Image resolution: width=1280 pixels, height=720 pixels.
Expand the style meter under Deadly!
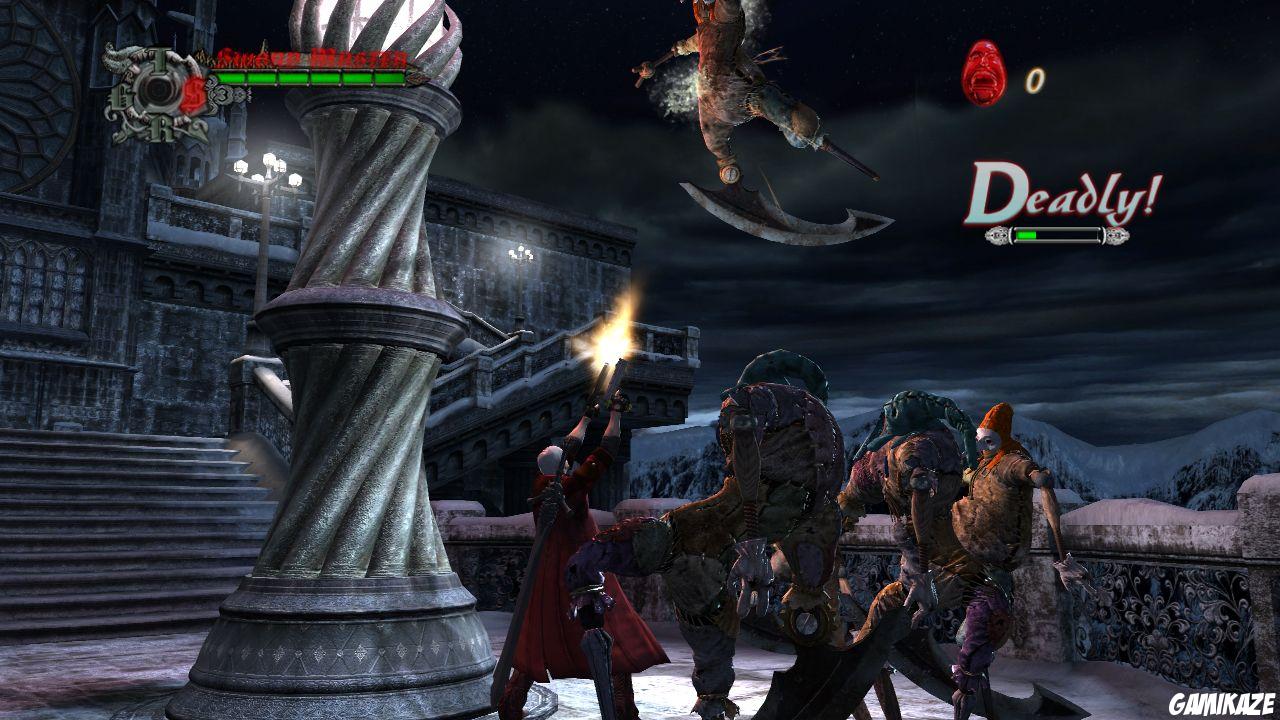pos(1057,235)
